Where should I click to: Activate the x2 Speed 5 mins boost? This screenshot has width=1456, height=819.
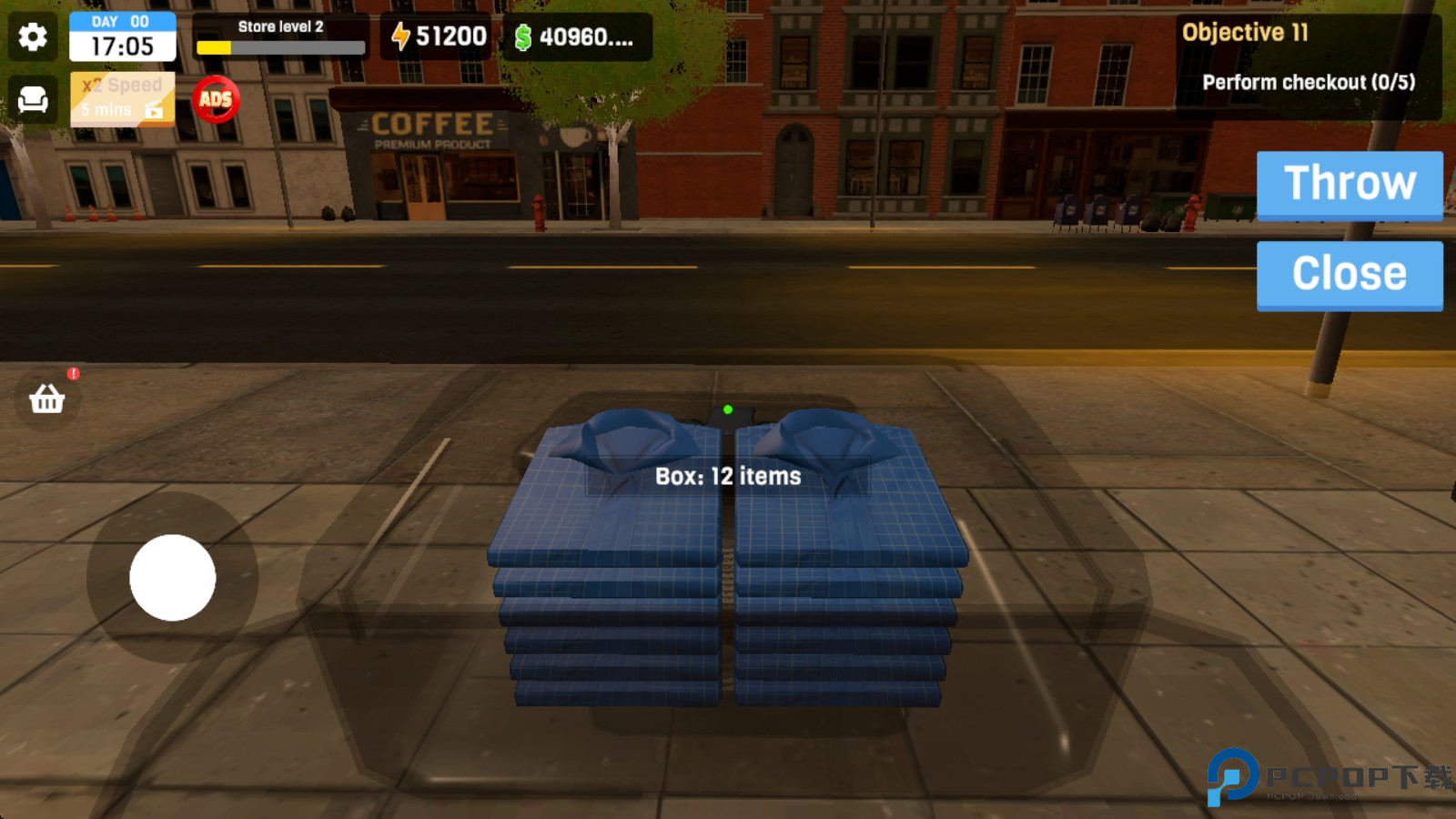coord(123,98)
